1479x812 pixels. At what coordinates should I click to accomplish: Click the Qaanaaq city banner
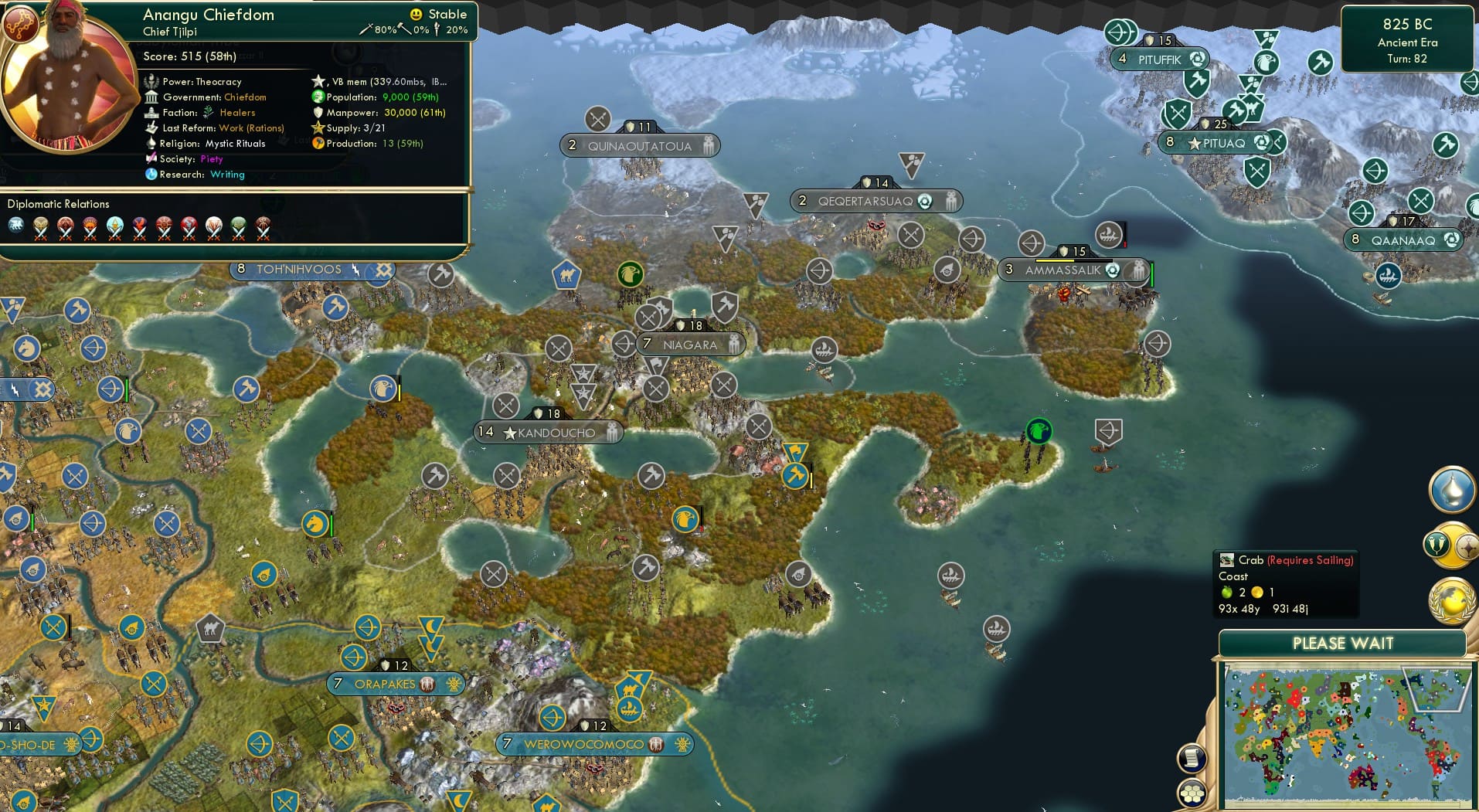pos(1405,240)
